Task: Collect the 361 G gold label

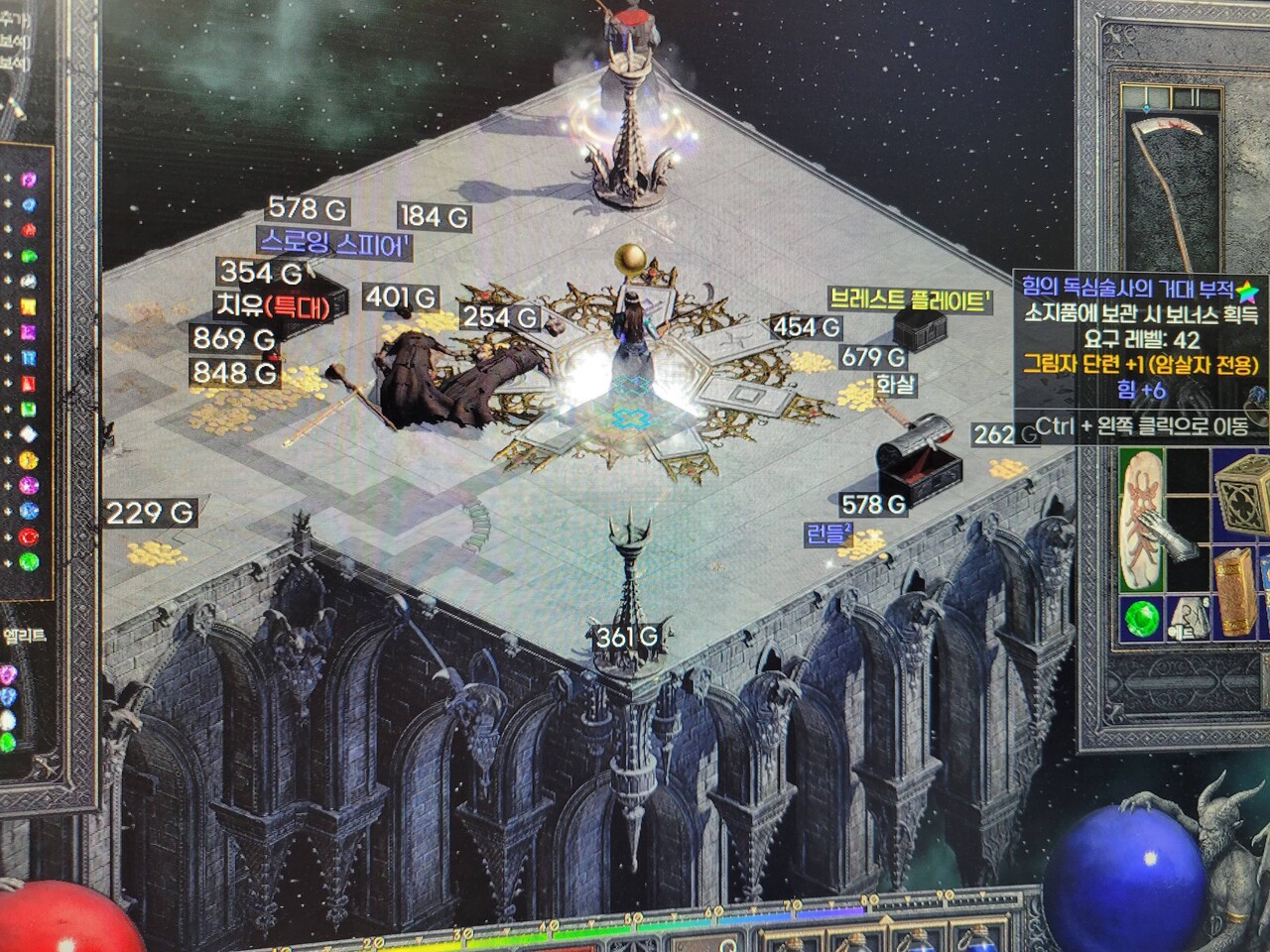Action: pyautogui.click(x=627, y=638)
